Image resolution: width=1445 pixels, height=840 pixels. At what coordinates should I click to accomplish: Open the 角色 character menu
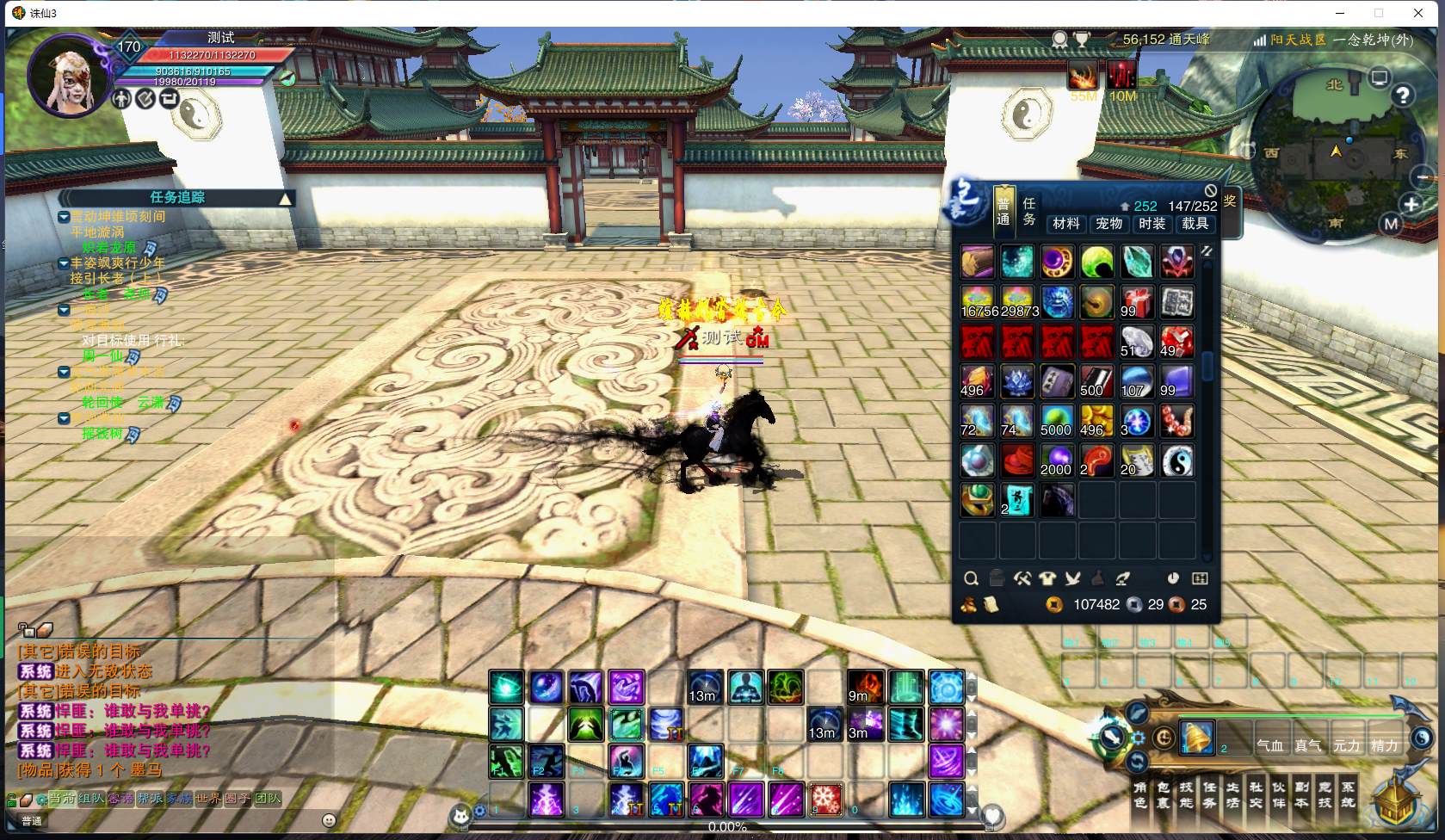[x=1140, y=794]
